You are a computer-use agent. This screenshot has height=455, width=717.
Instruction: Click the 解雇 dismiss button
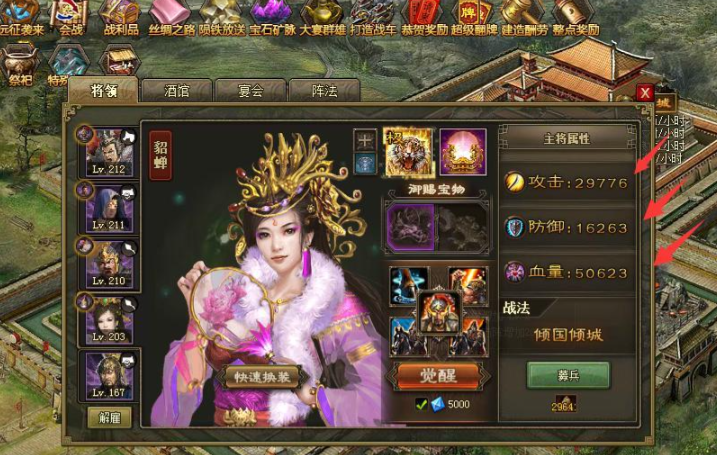point(107,417)
